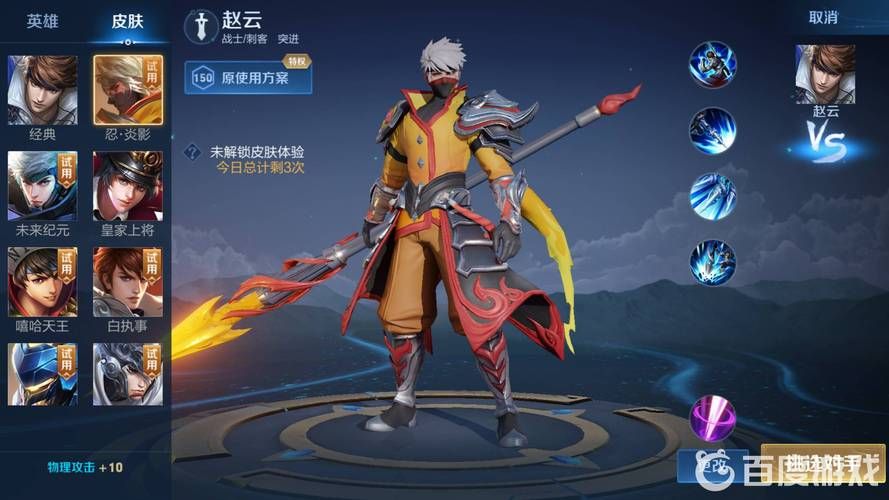This screenshot has height=500, width=889.
Task: Select the 忍·炎影 skin thumbnail
Action: tap(128, 90)
